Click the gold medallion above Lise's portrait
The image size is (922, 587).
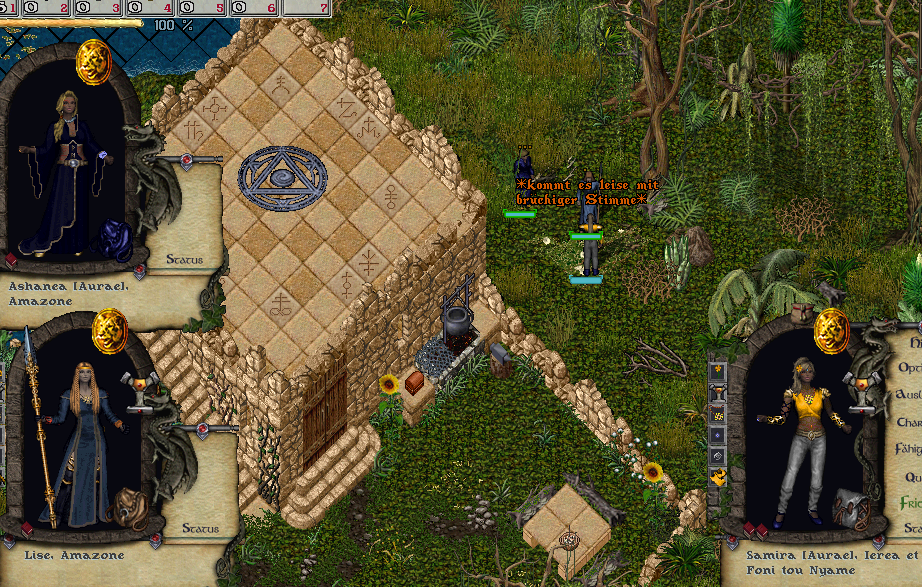coord(108,329)
